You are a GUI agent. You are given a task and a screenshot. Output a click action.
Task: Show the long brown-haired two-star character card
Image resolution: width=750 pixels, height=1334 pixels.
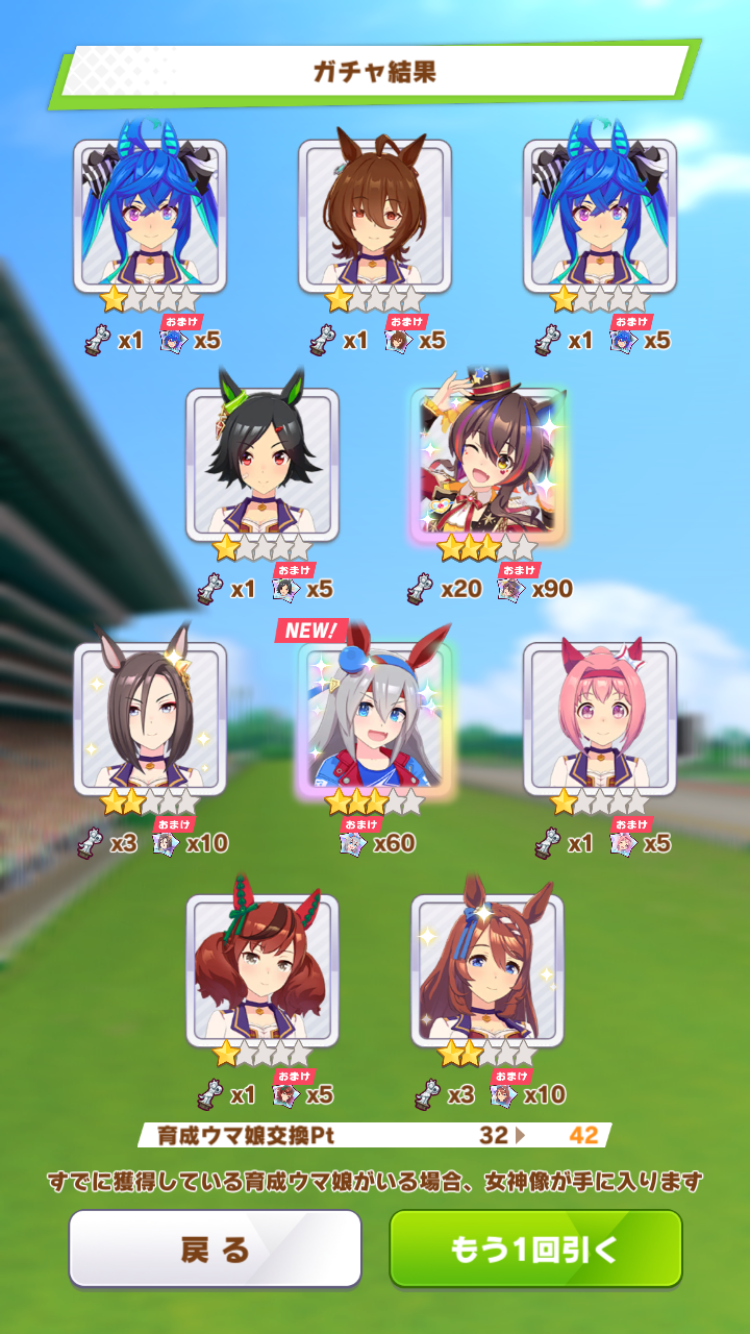tap(487, 968)
